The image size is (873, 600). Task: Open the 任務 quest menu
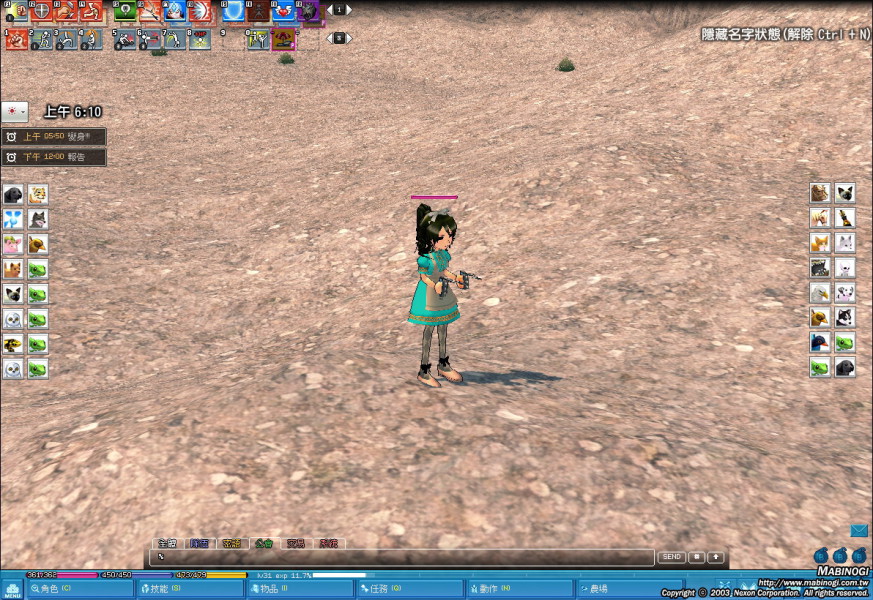tap(410, 589)
